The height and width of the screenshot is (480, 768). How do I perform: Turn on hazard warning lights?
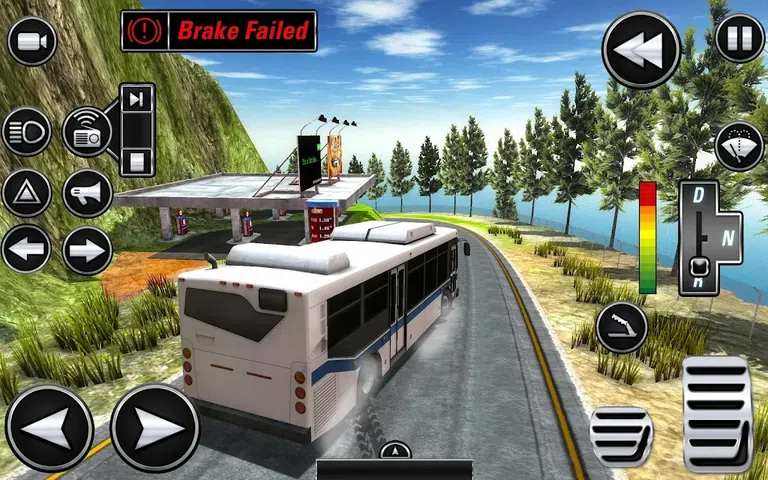(x=27, y=193)
